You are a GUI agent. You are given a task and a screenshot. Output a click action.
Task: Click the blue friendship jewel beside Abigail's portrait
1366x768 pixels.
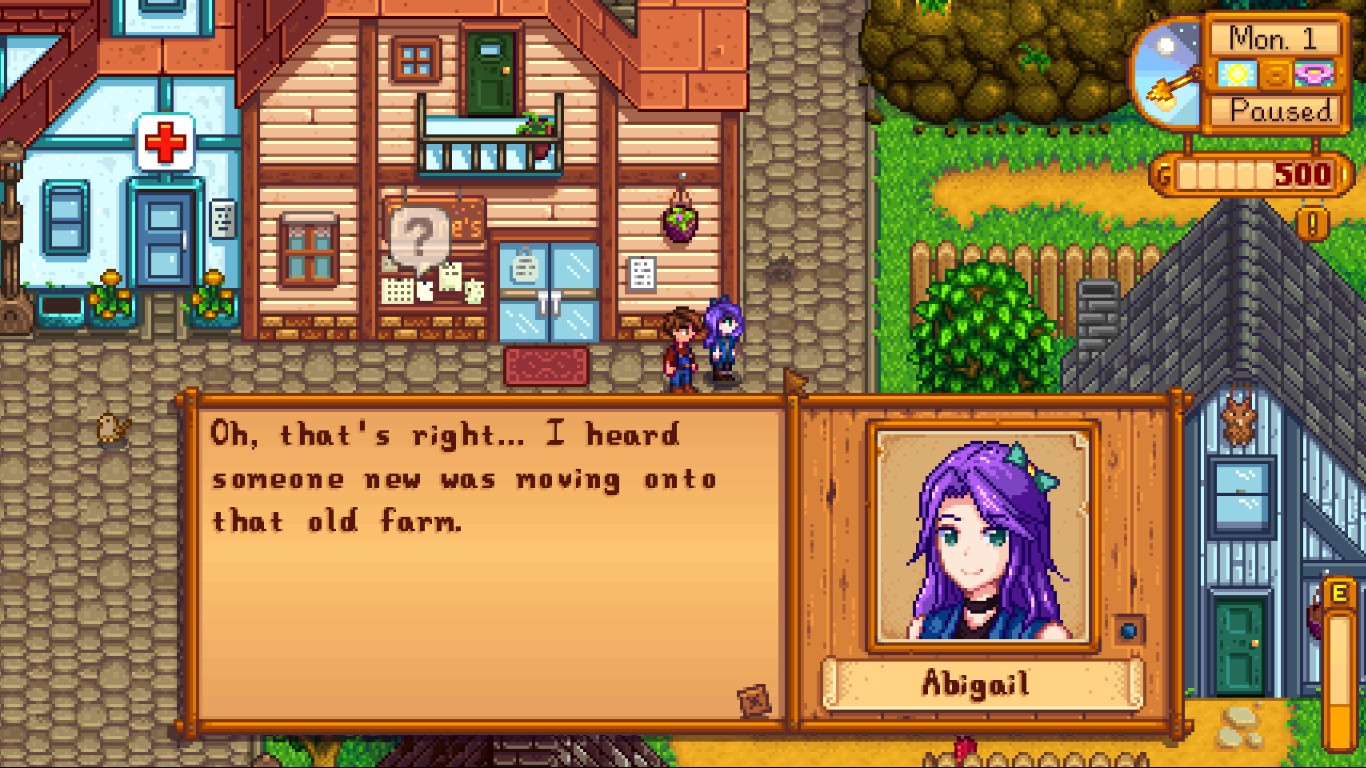tap(1129, 631)
